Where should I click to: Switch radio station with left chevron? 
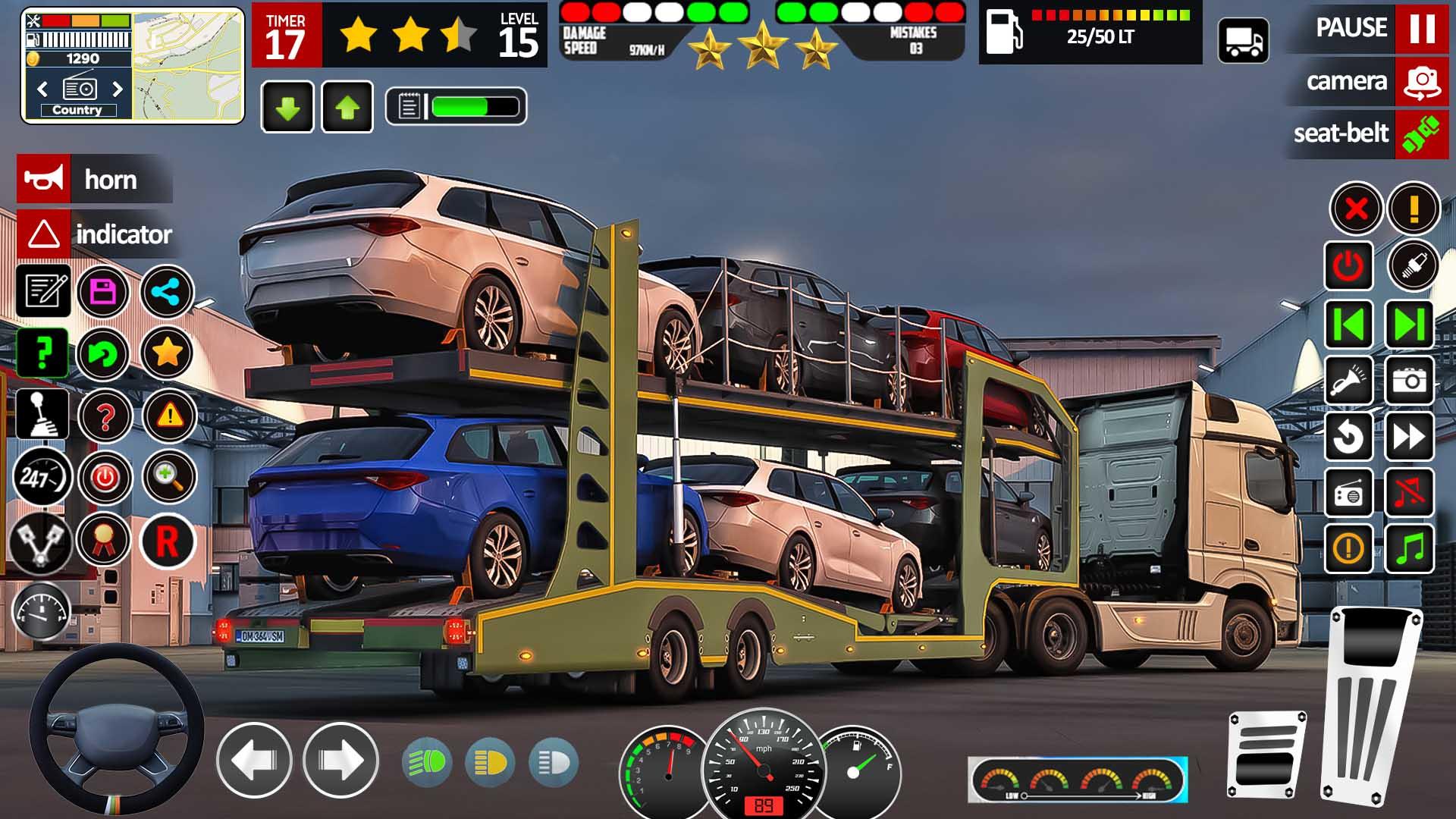coord(42,89)
